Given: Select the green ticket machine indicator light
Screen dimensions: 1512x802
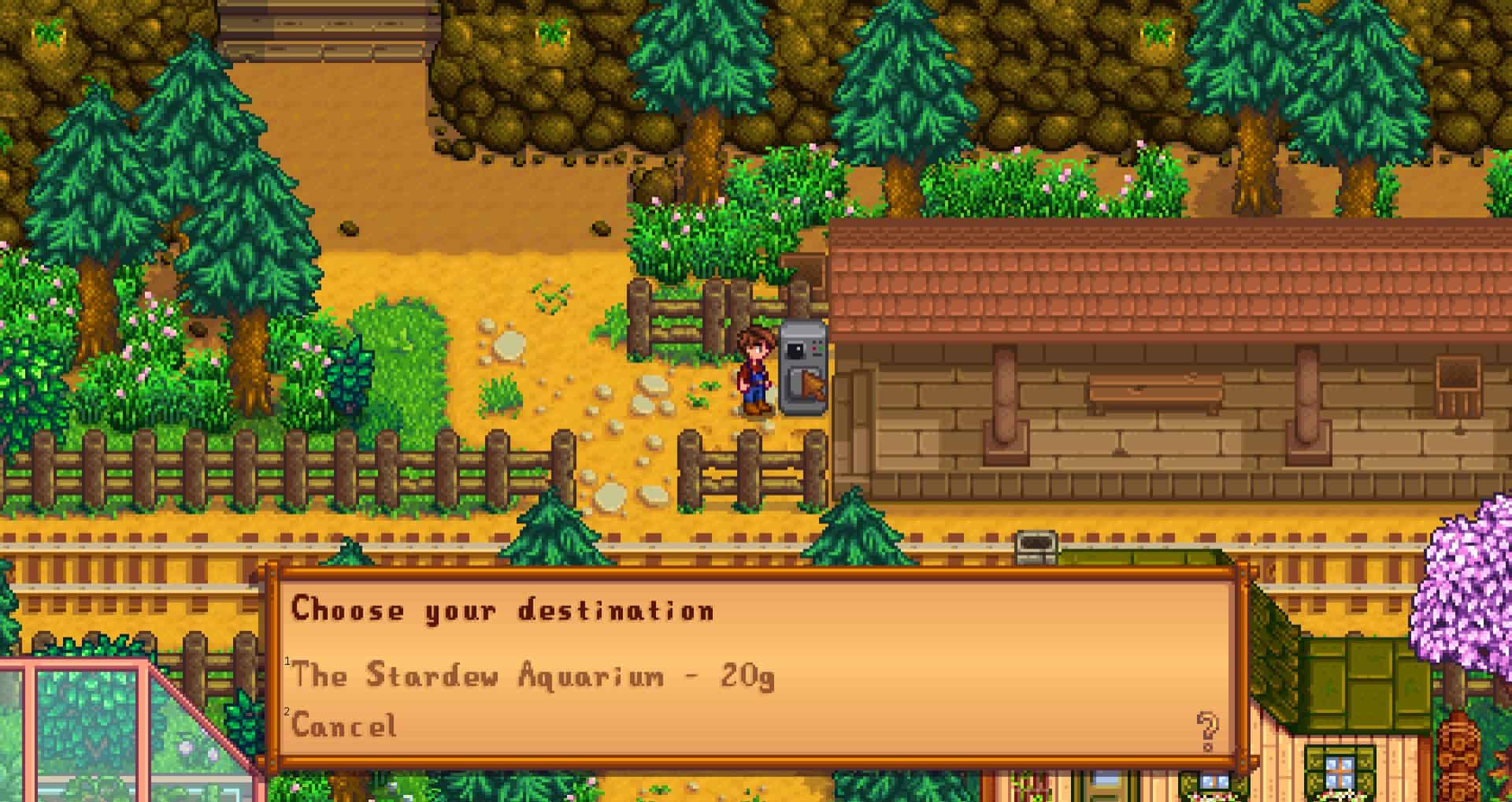Looking at the screenshot, I should point(821,348).
